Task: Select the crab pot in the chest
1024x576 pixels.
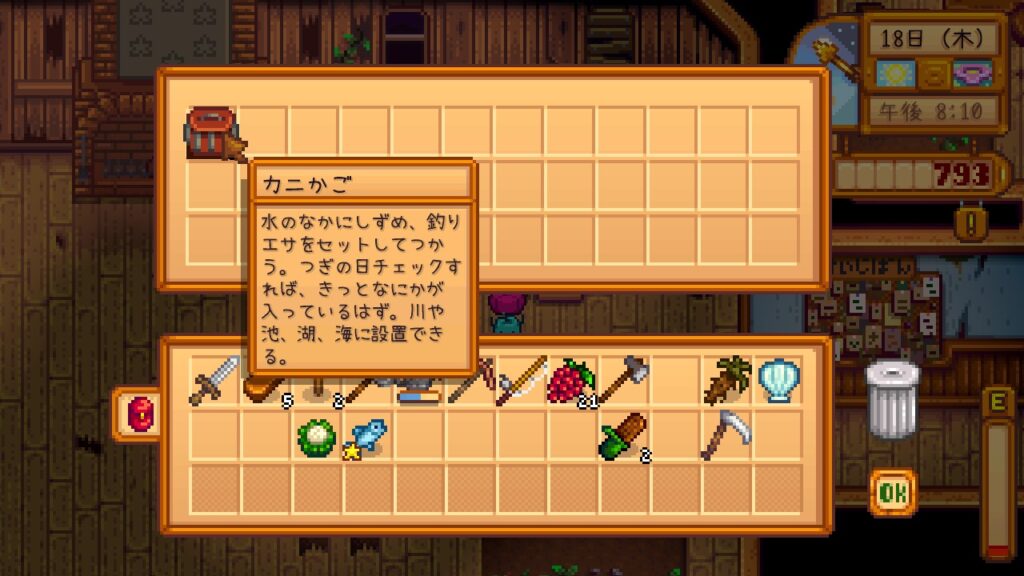Action: tap(213, 133)
